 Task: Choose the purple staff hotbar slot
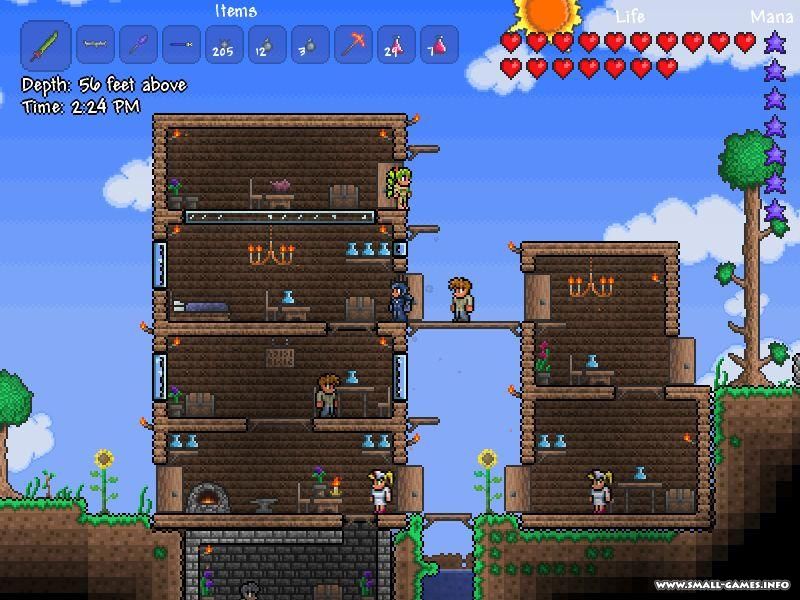pos(138,45)
